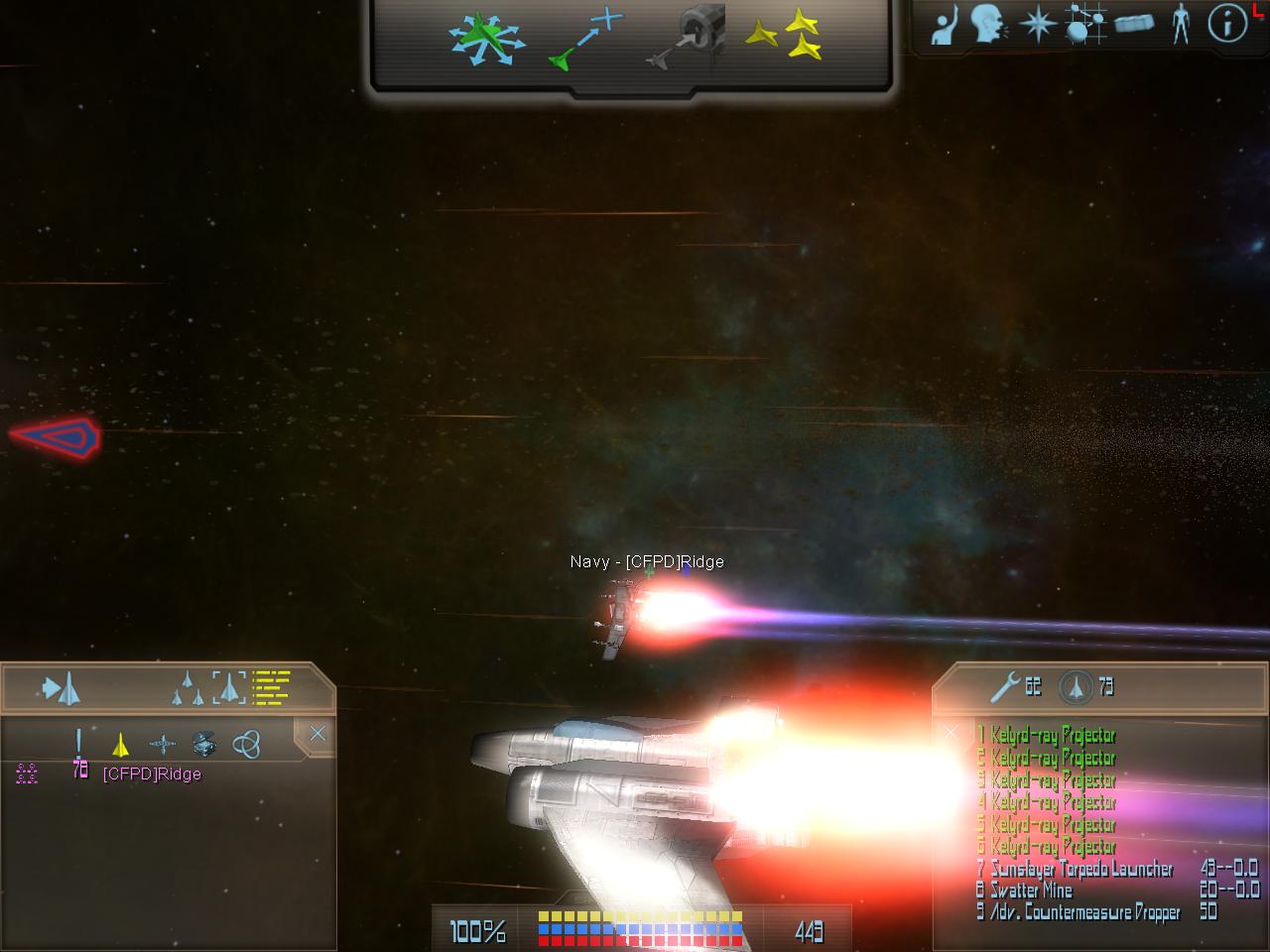Open the raised-hand request icon
1270x952 pixels.
click(944, 26)
